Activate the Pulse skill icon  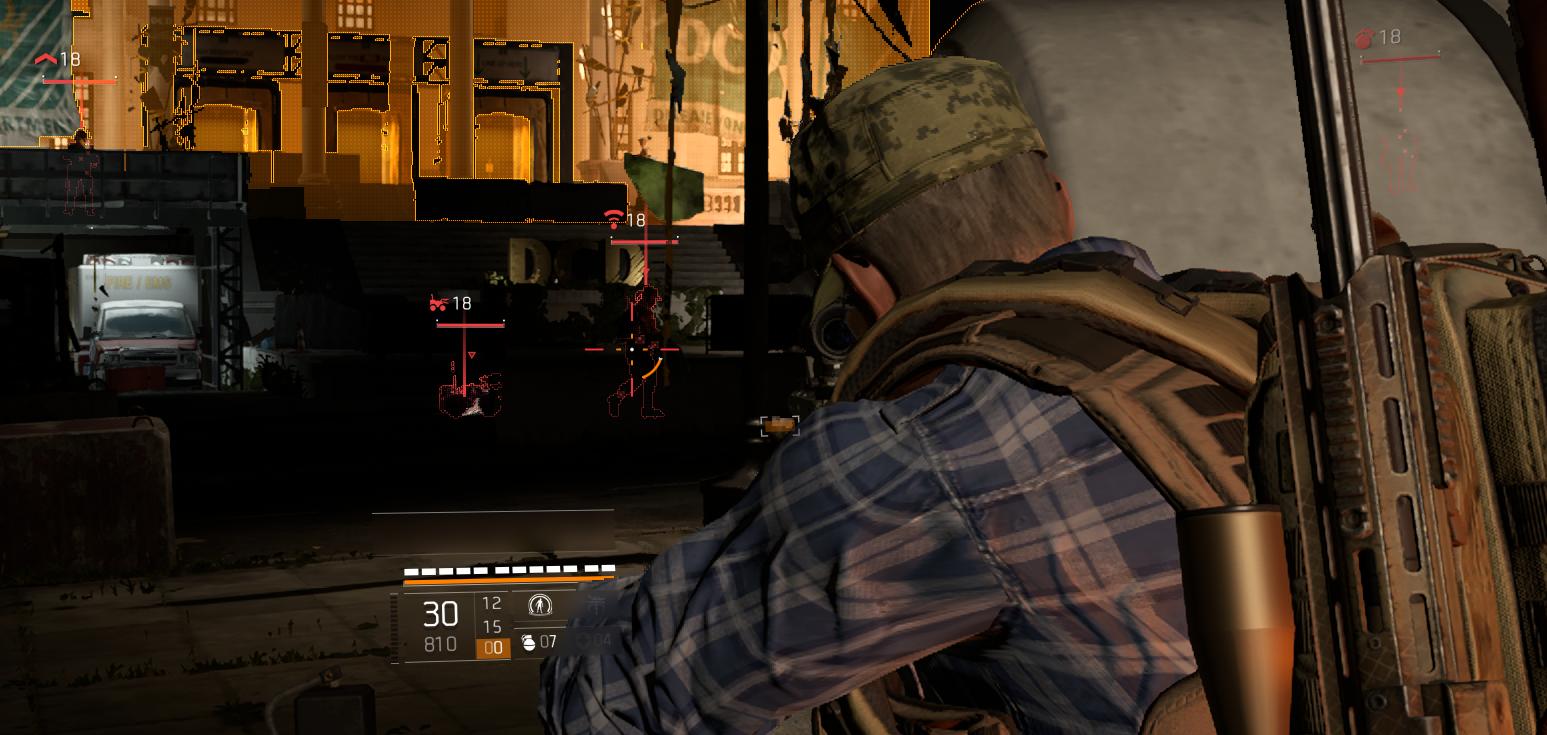(538, 605)
